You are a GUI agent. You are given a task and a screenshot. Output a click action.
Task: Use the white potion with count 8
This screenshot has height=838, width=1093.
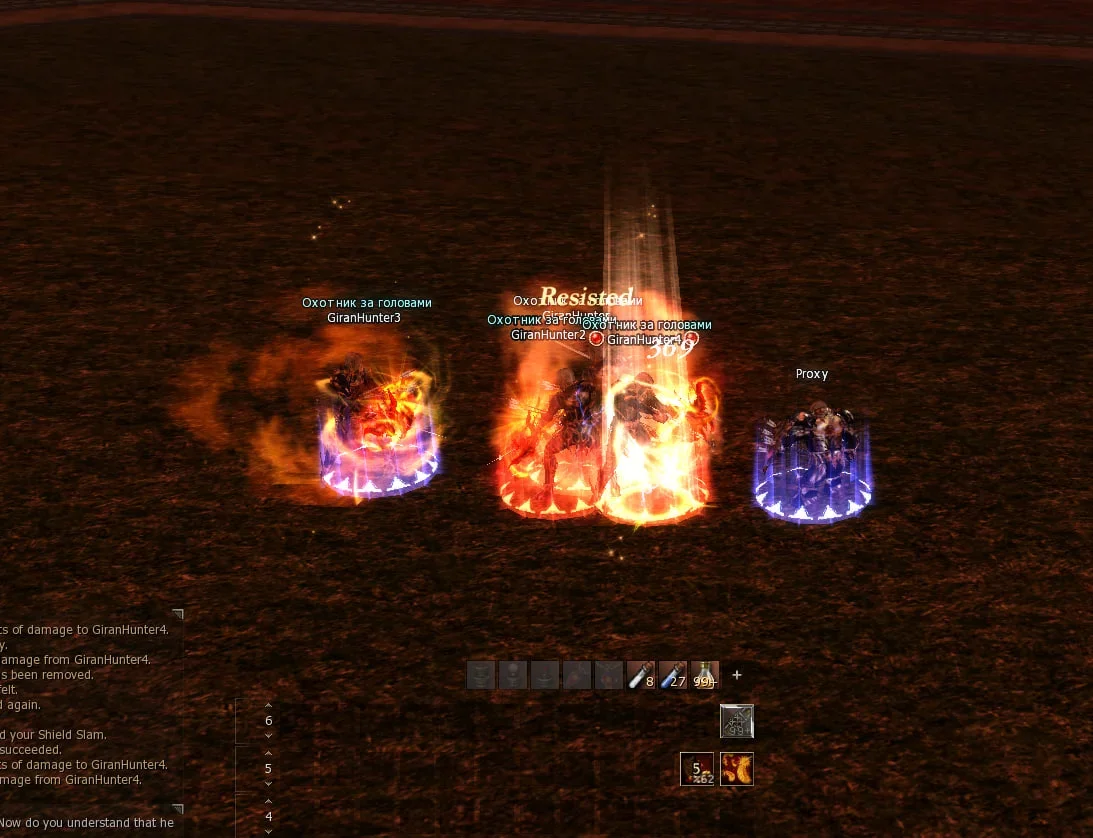[641, 676]
